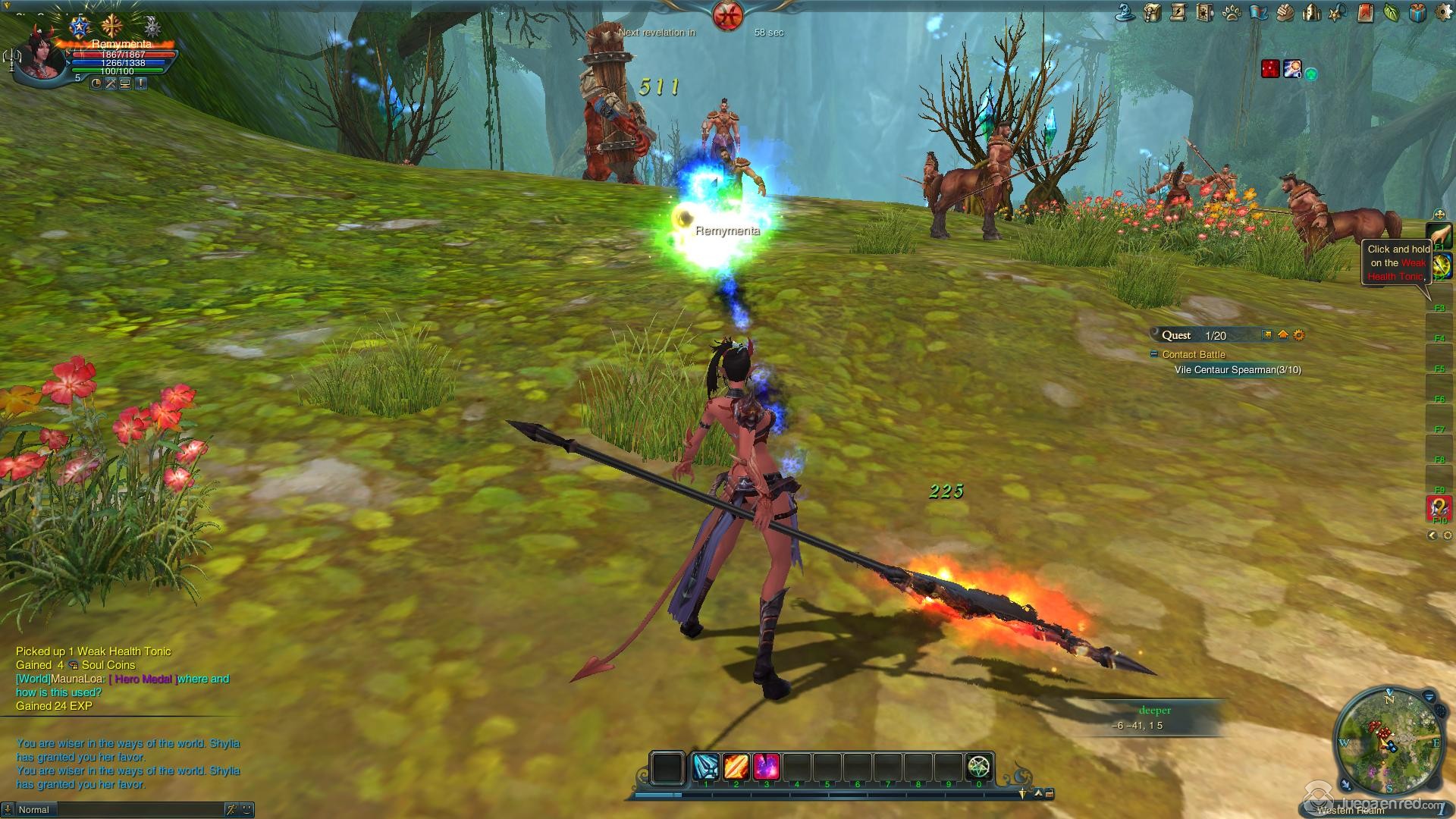This screenshot has width=1456, height=819.
Task: Click the handshake social icon
Action: pyautogui.click(x=1285, y=12)
